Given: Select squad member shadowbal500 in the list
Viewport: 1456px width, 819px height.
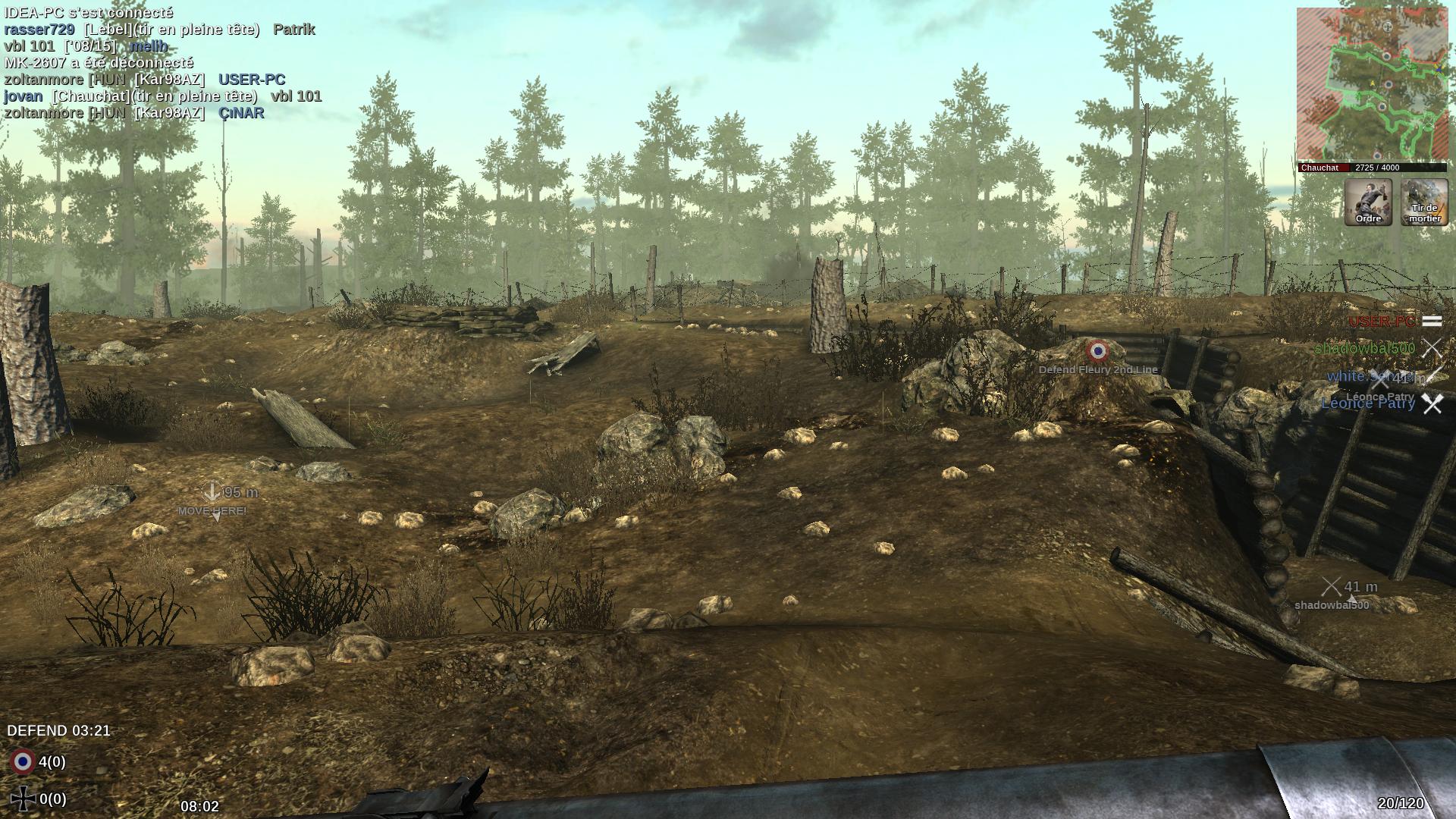Looking at the screenshot, I should point(1364,348).
